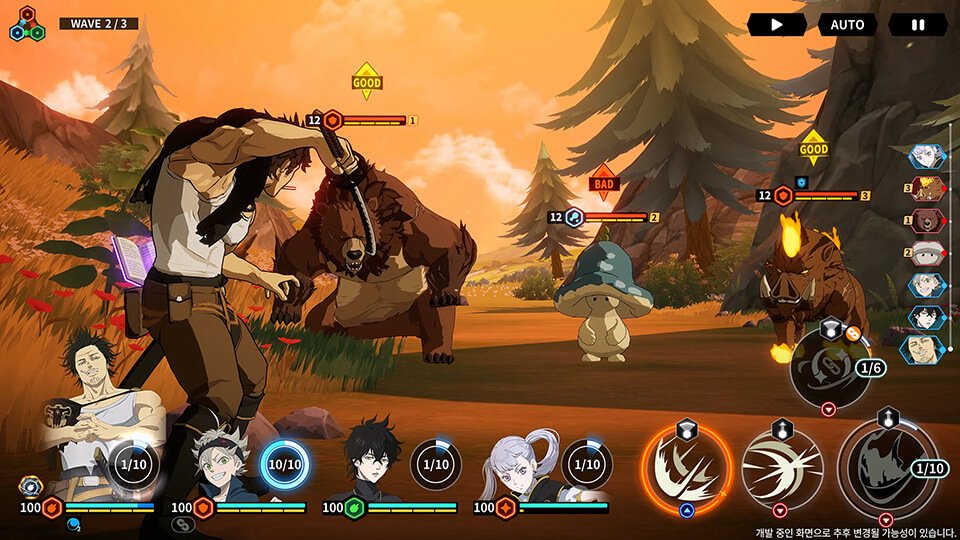Image resolution: width=960 pixels, height=540 pixels.
Task: Open the element affinity triangle icon
Action: [x=27, y=24]
